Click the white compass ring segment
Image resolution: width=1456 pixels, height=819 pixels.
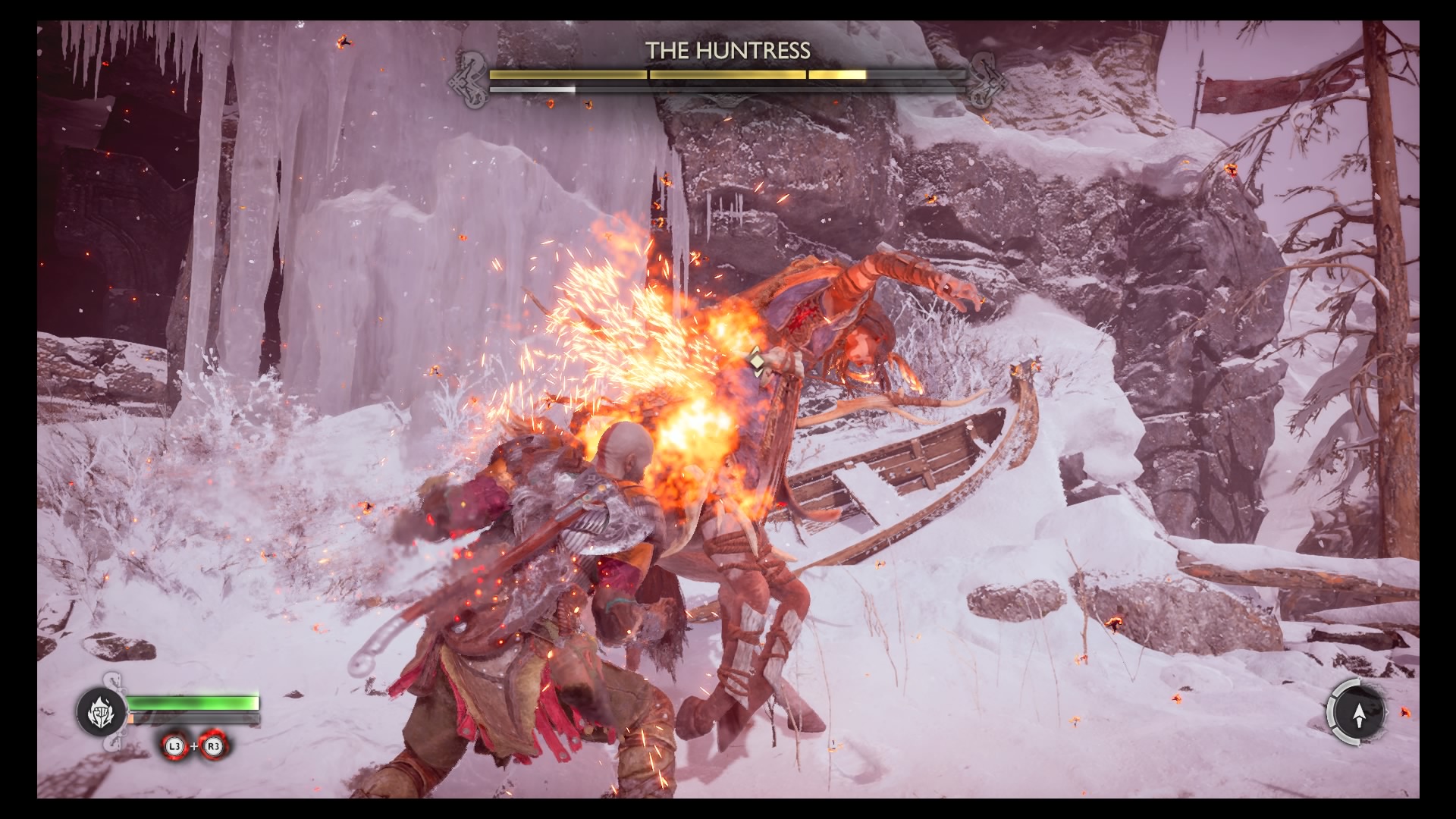tap(1329, 712)
